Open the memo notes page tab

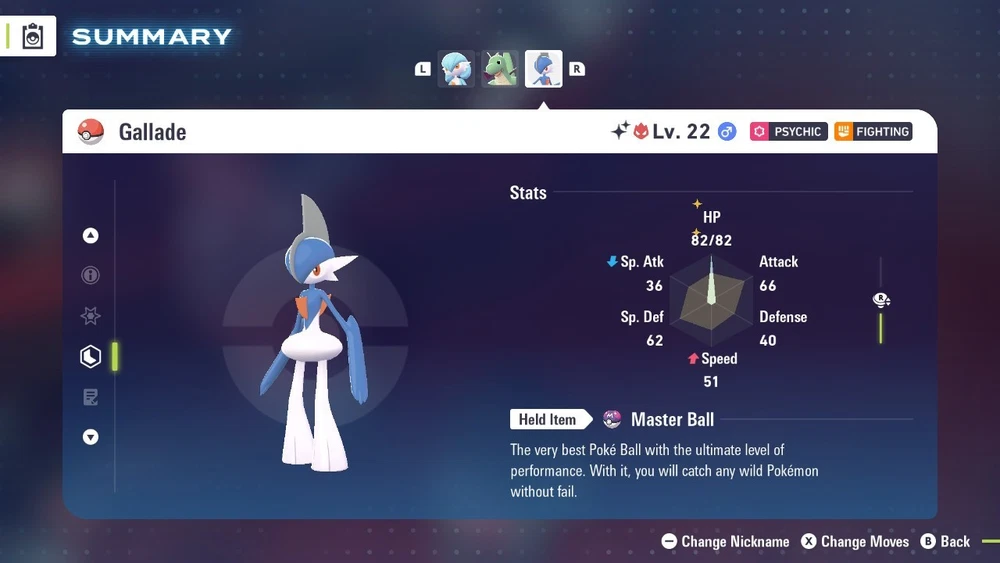[91, 398]
